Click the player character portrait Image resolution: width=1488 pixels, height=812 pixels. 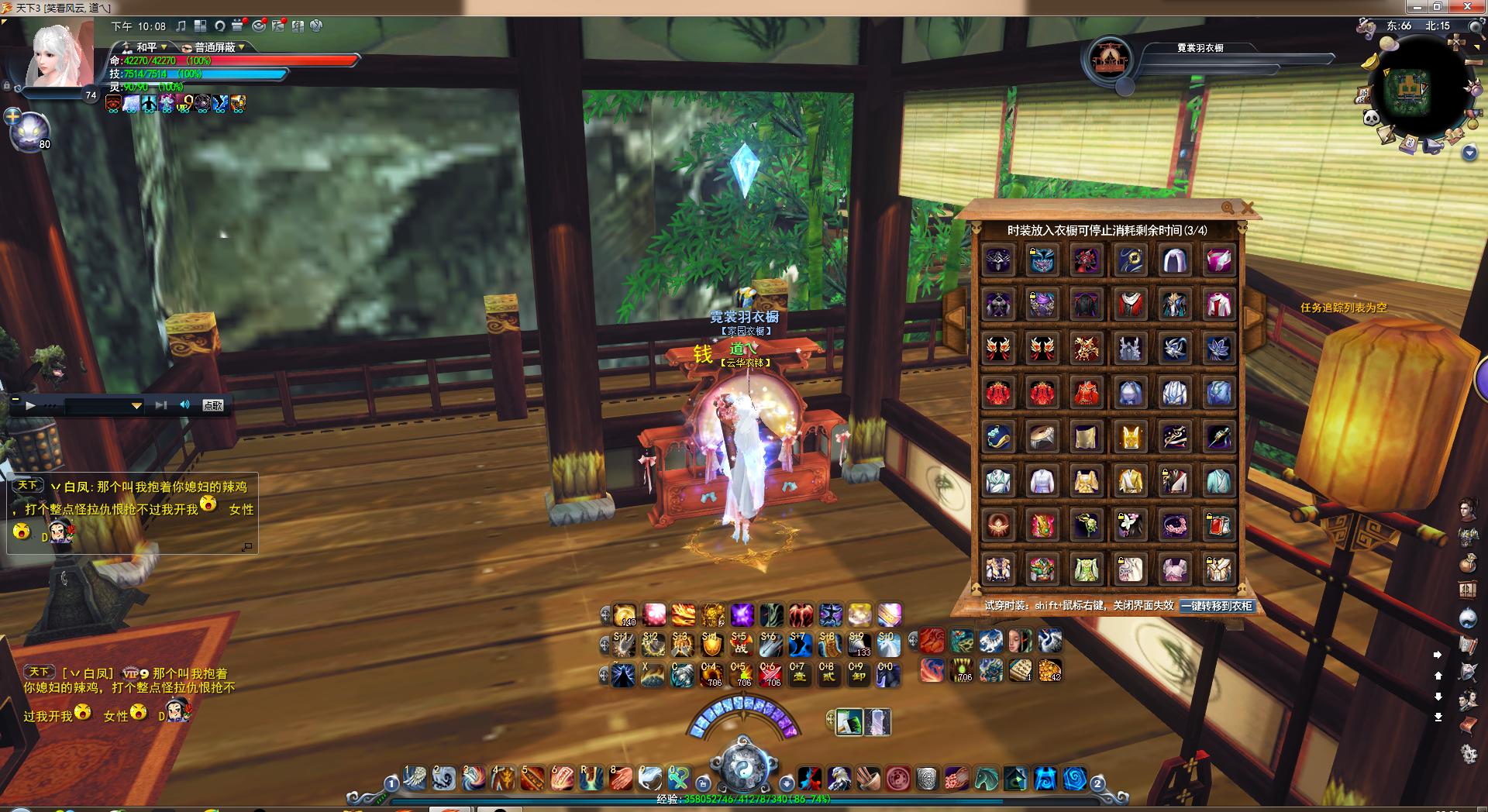pyautogui.click(x=60, y=56)
